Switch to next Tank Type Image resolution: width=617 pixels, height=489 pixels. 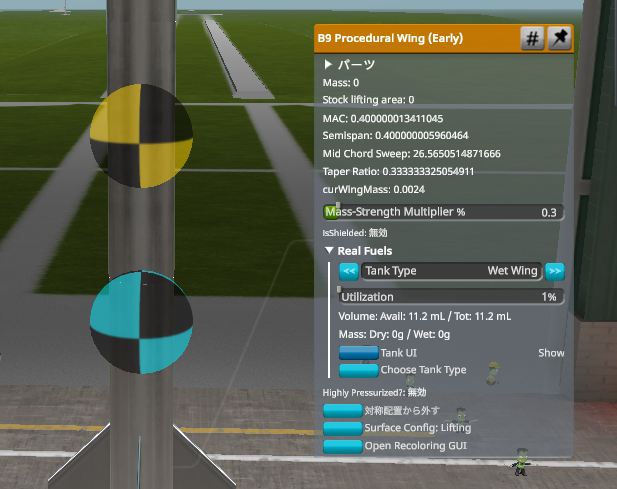555,271
